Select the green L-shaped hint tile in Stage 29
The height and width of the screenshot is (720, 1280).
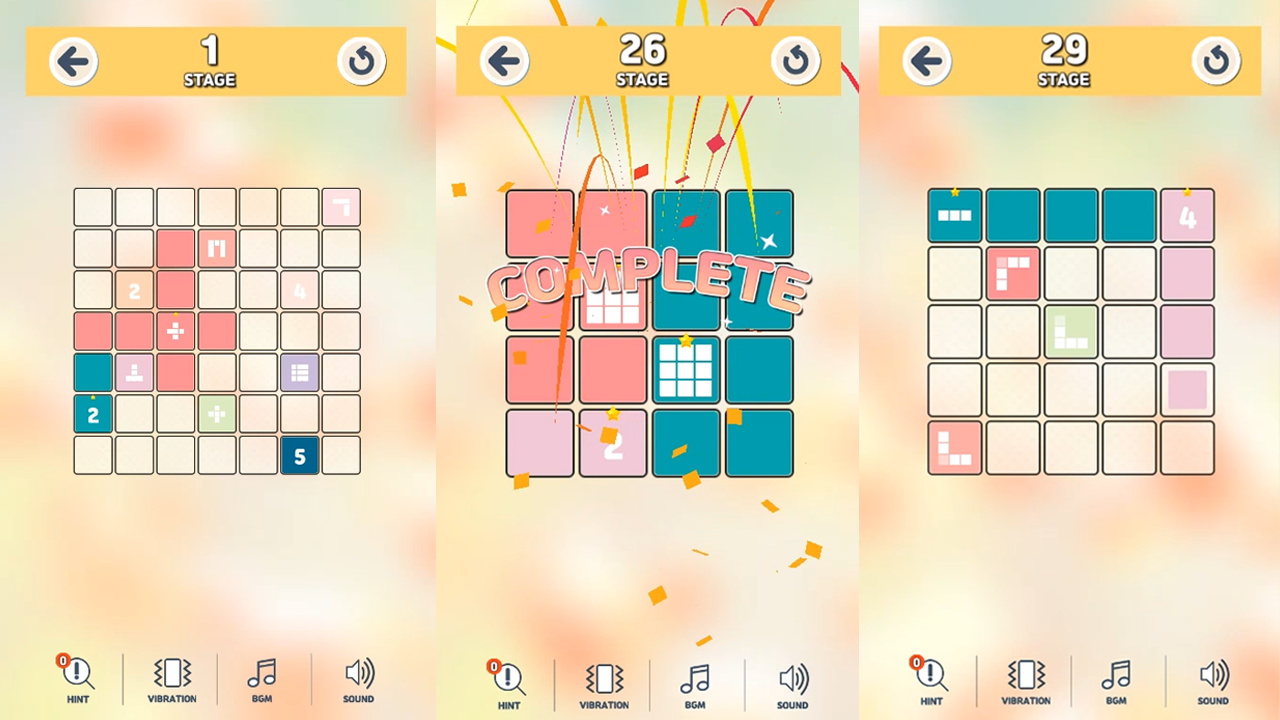coord(1072,333)
